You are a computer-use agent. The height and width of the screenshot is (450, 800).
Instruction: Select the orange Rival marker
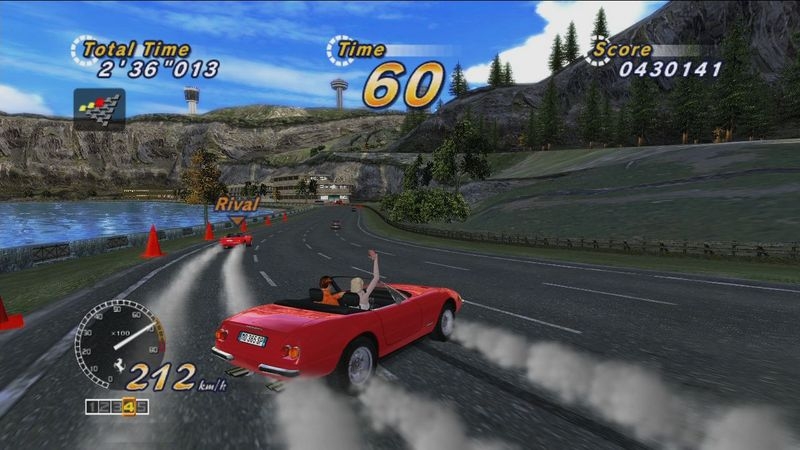pos(236,207)
